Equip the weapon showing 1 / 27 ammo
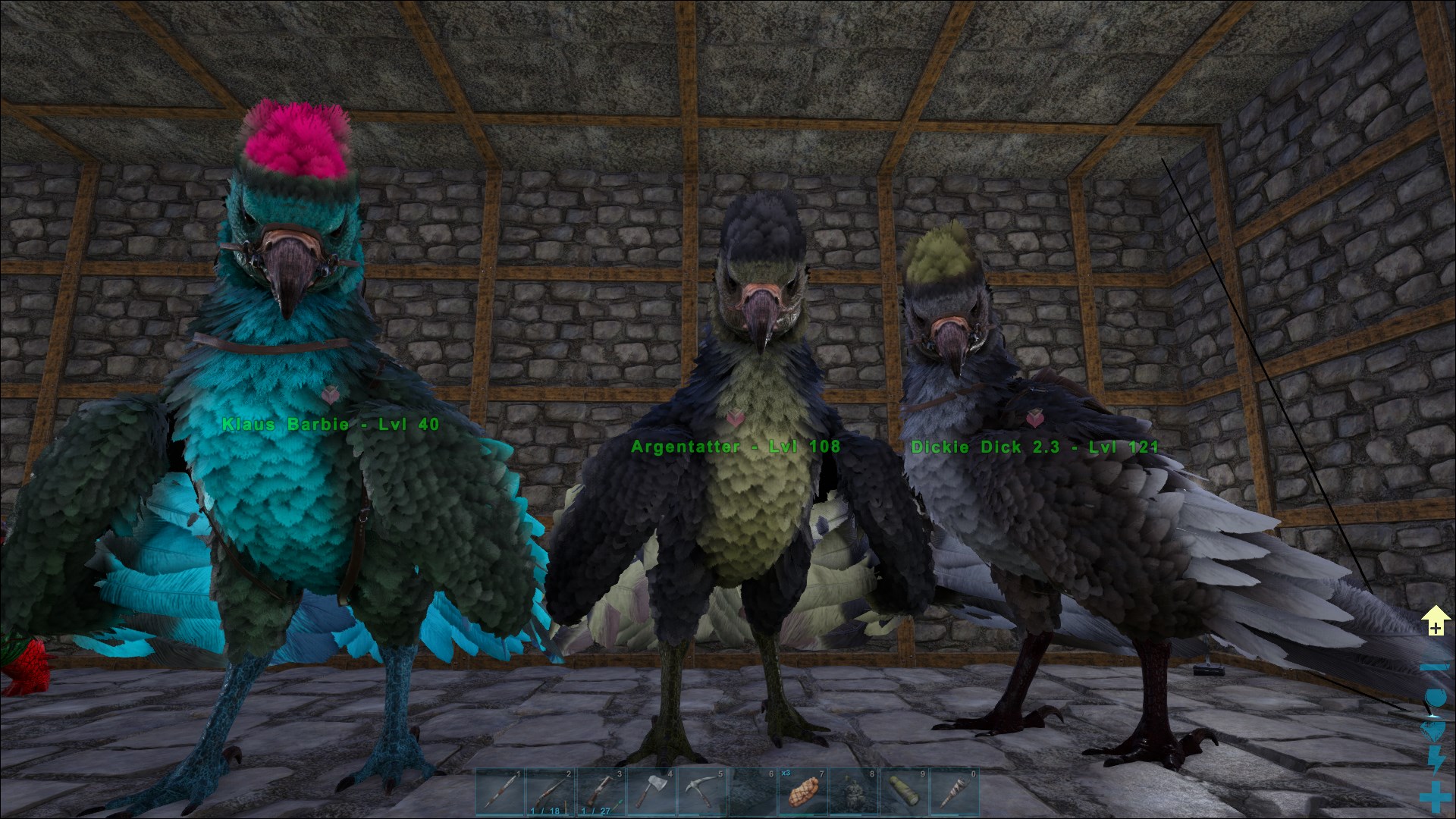The width and height of the screenshot is (1456, 819). (601, 793)
